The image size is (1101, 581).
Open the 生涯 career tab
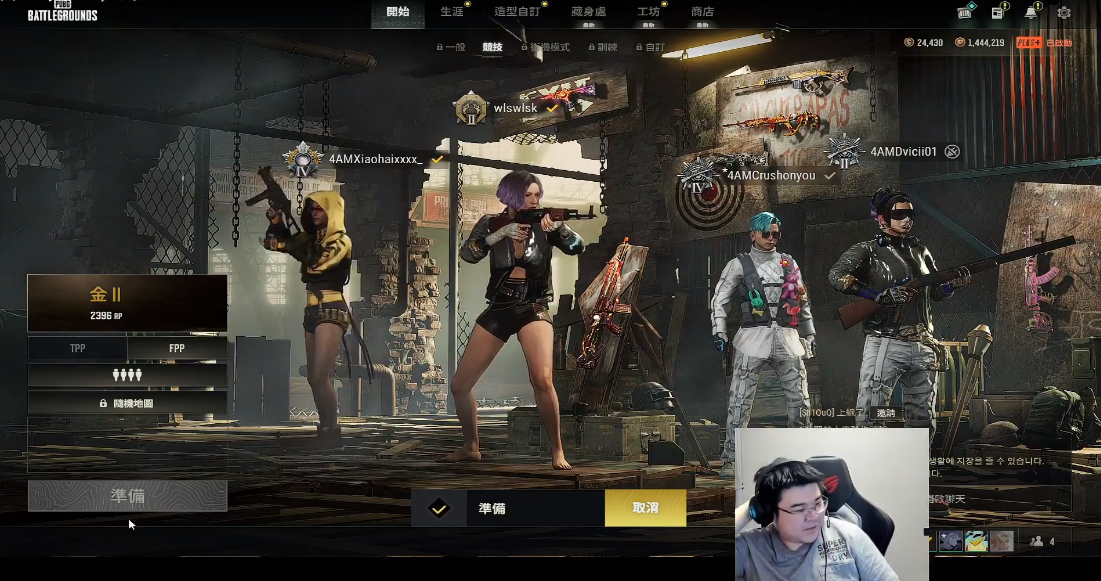452,12
